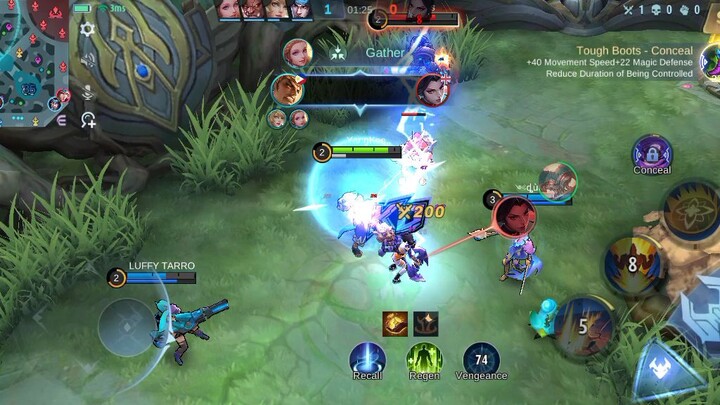The image size is (720, 405).
Task: Trigger the flower-emblem ultimate skill
Action: (x=690, y=210)
